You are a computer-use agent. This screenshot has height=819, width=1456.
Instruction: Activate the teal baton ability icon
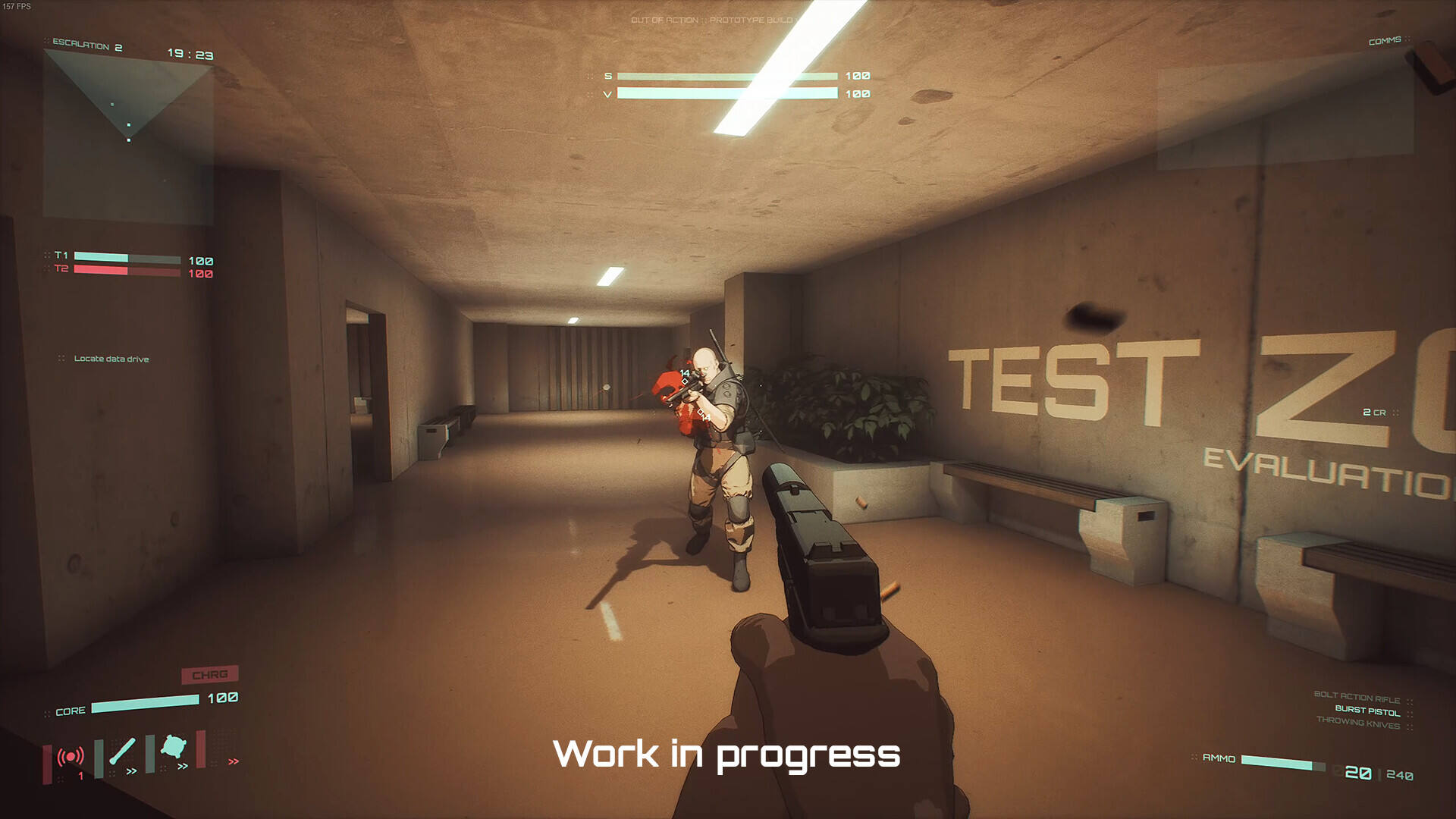pos(122,751)
